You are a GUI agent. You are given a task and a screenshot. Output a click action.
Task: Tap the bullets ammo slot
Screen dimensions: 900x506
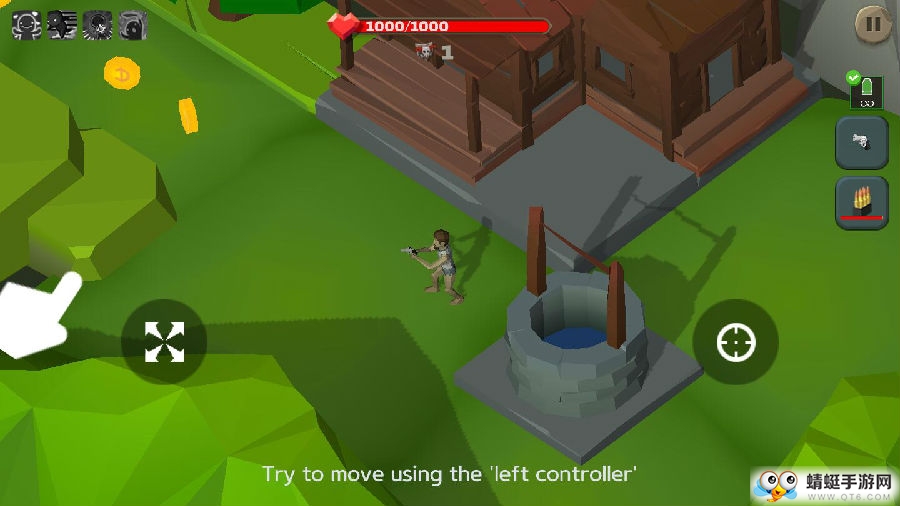tap(861, 202)
